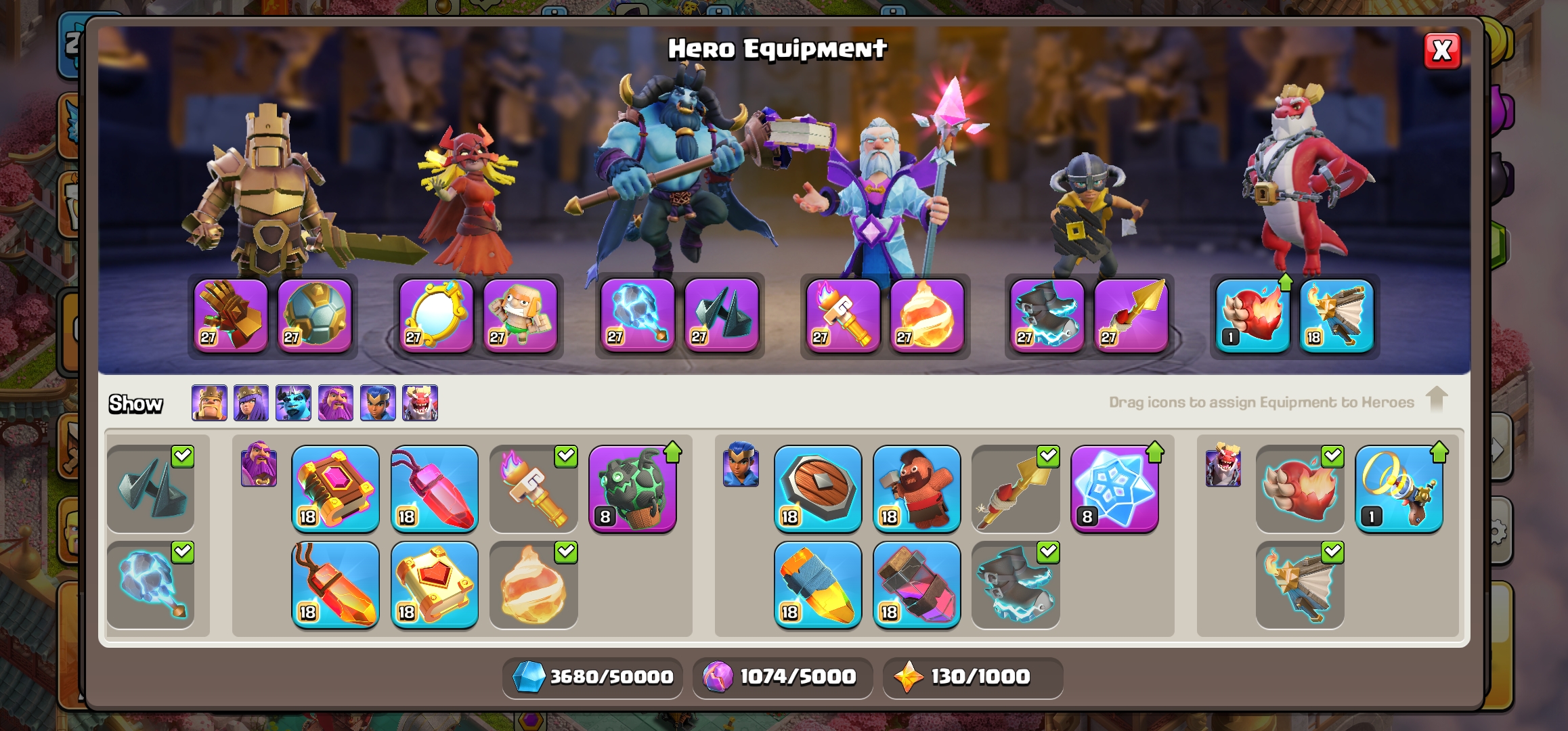Select the equipped golden gauntlet slot
Viewport: 1568px width, 731px height.
pyautogui.click(x=231, y=315)
